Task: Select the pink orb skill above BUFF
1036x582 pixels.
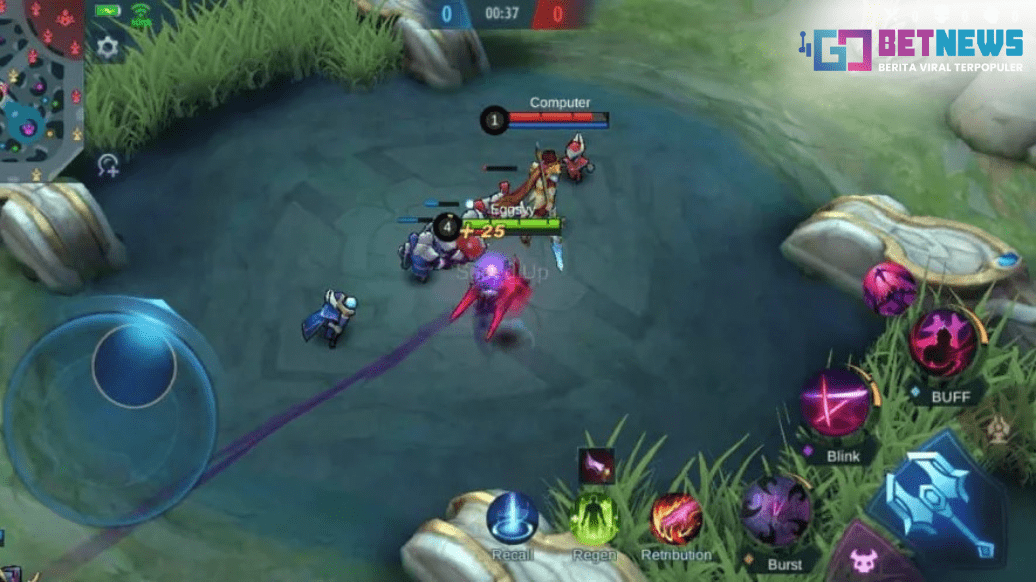Action: pos(889,289)
